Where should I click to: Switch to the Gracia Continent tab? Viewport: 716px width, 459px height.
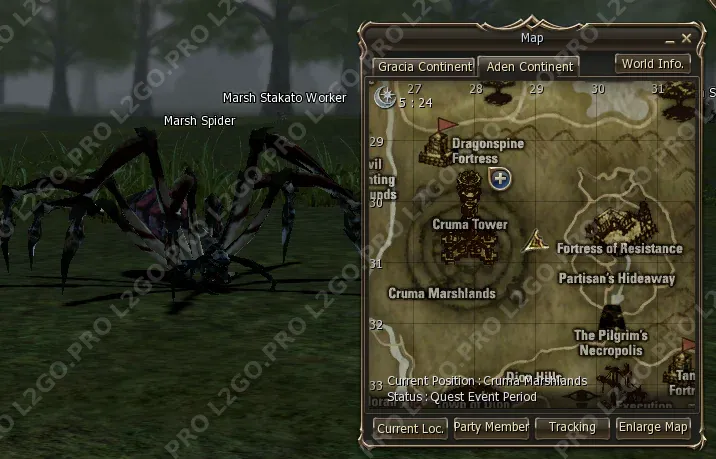[x=424, y=67]
